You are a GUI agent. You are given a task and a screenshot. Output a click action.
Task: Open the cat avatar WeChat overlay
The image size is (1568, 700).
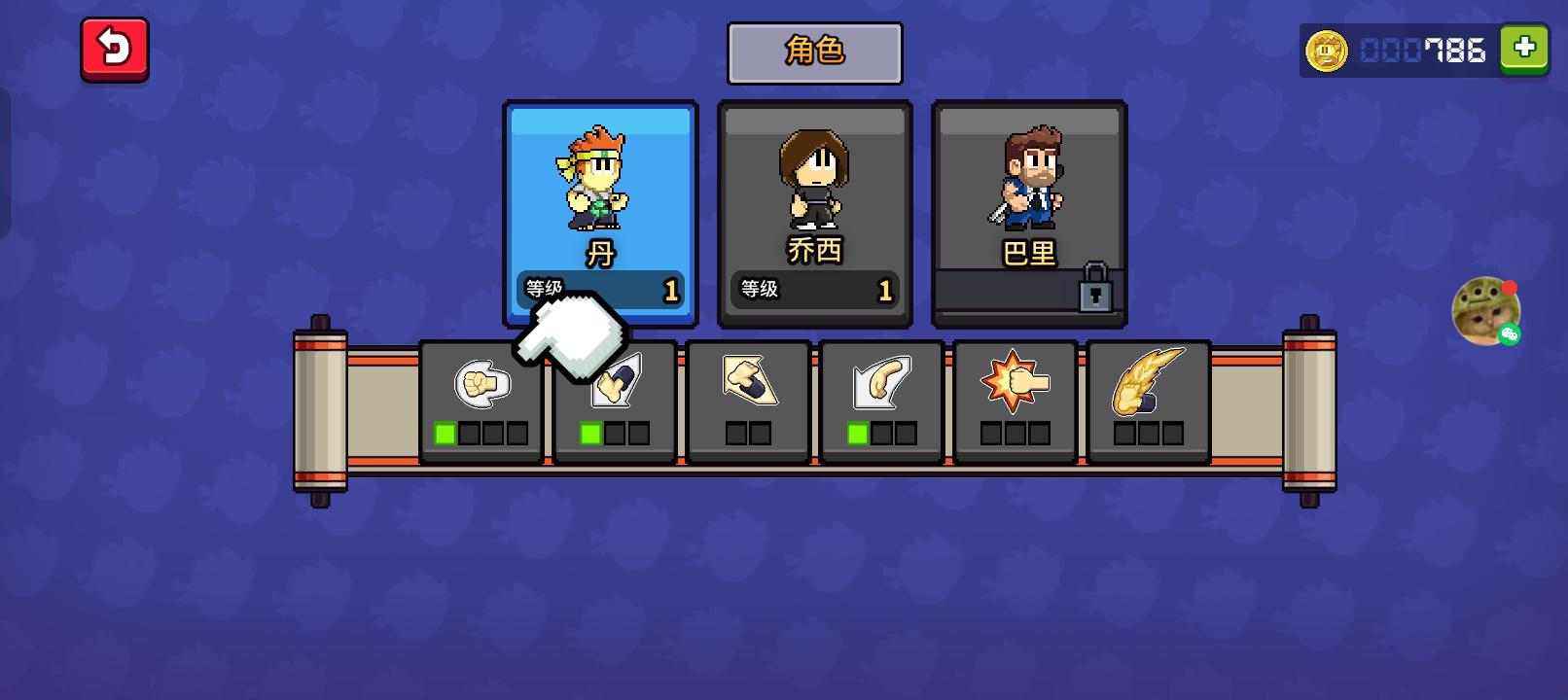[1485, 311]
